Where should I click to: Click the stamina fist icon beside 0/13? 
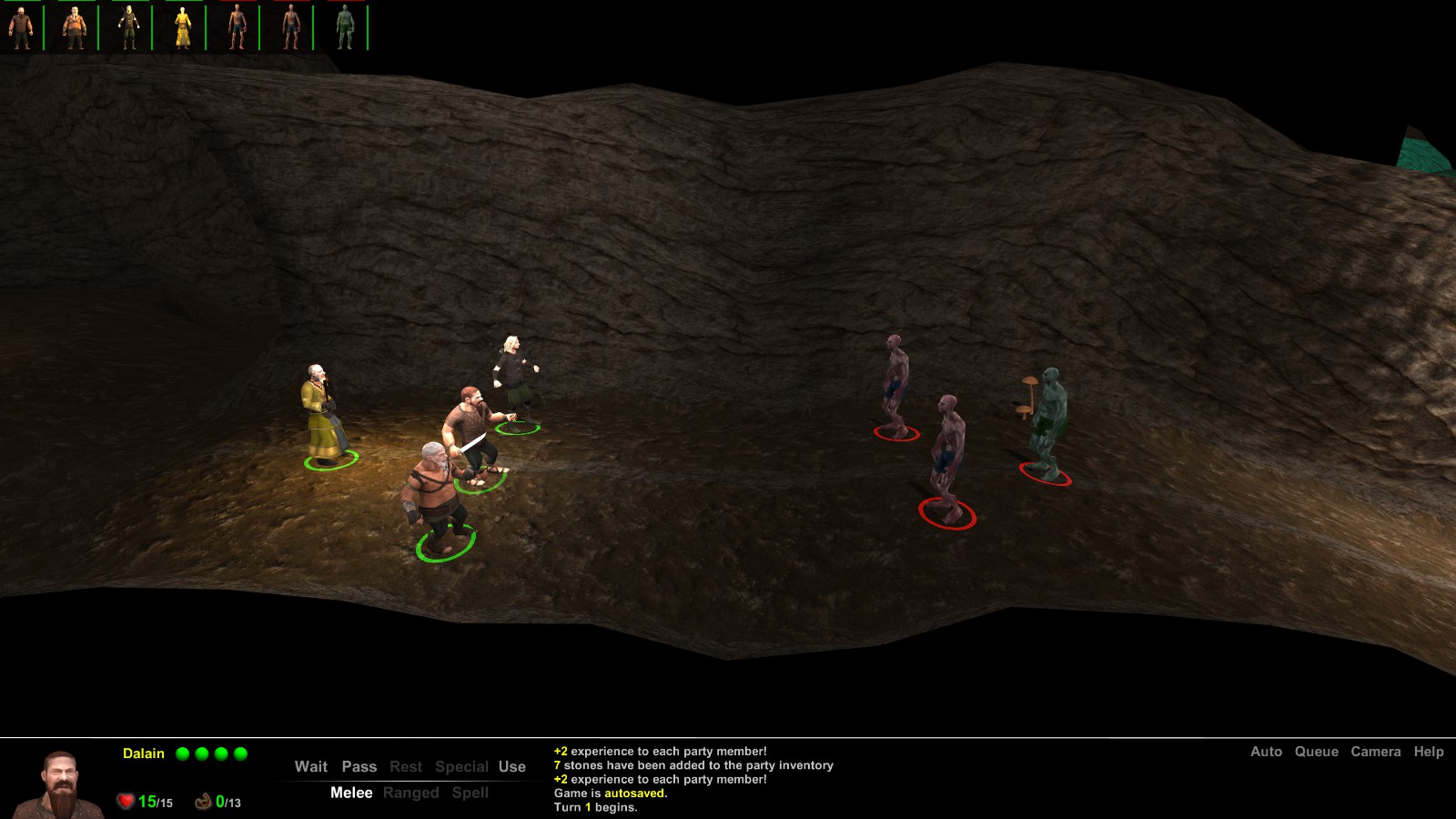coord(205,802)
